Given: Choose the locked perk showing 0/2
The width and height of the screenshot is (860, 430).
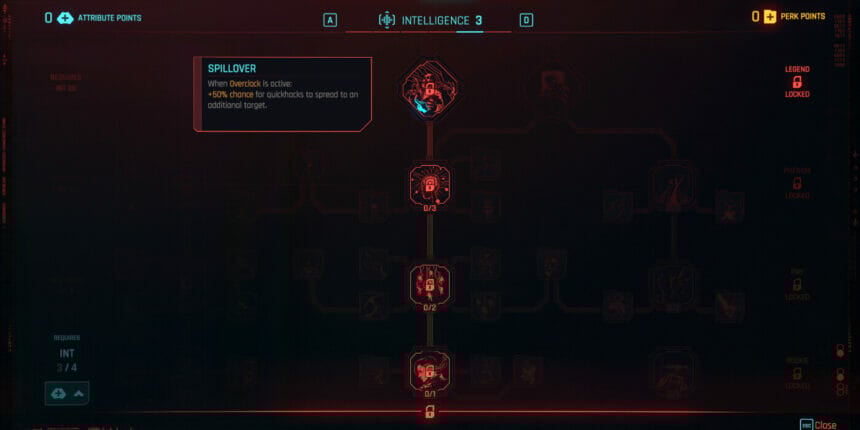Looking at the screenshot, I should (429, 284).
